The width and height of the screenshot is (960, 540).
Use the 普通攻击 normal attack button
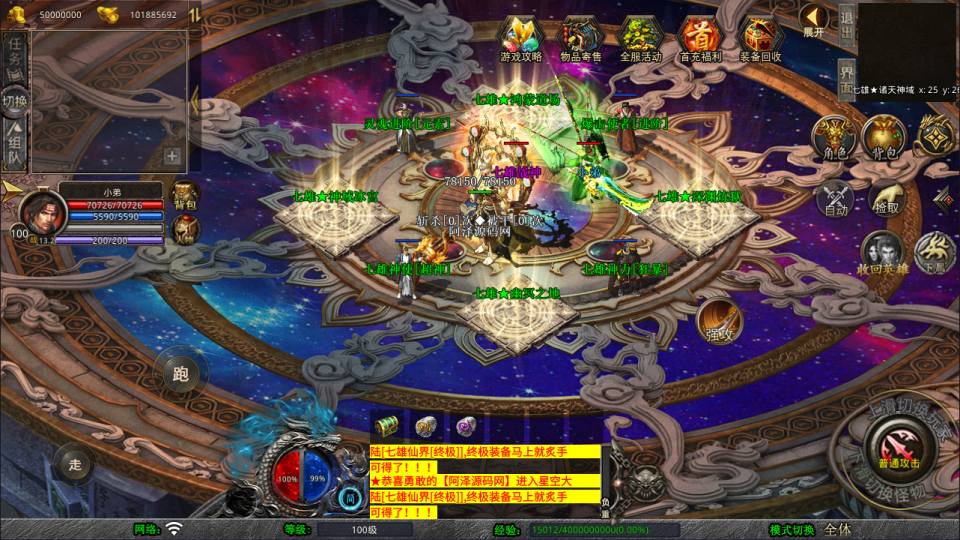pos(891,441)
